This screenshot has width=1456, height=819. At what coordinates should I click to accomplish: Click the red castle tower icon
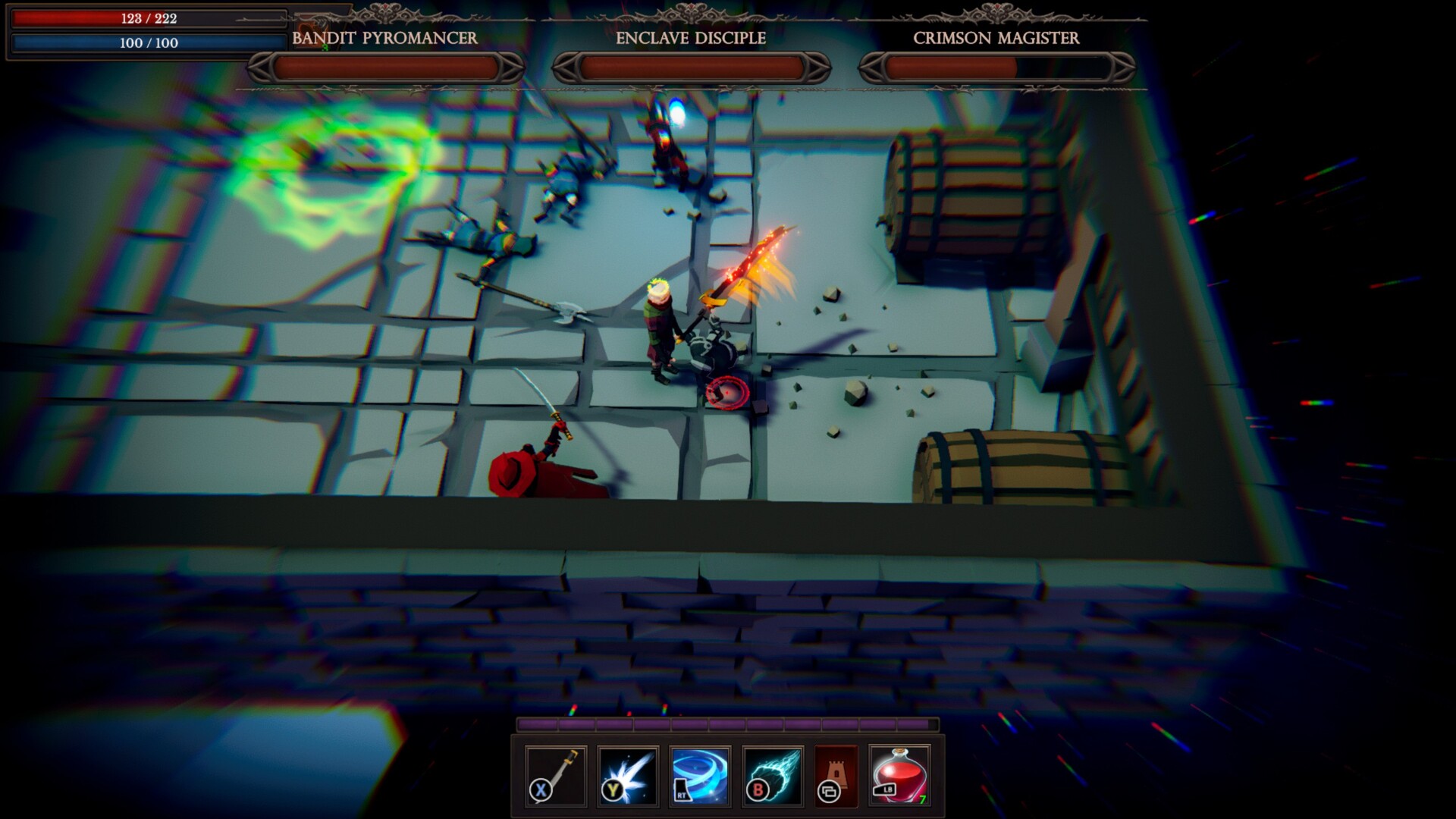point(836,776)
